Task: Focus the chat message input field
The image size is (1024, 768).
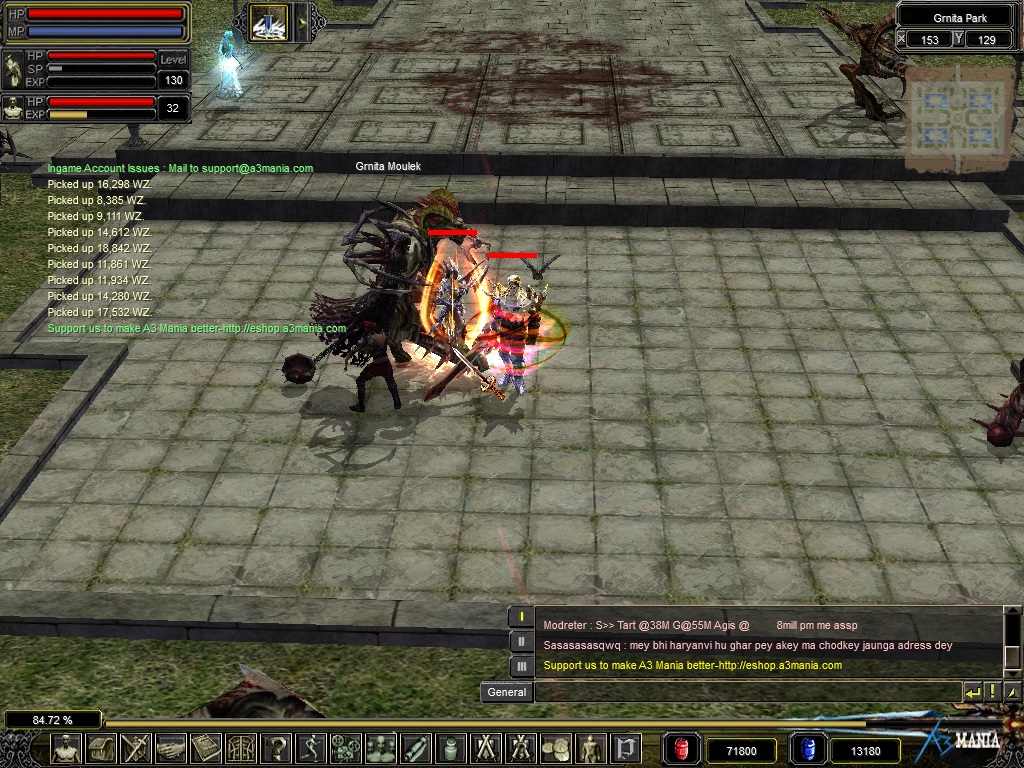Action: 745,692
